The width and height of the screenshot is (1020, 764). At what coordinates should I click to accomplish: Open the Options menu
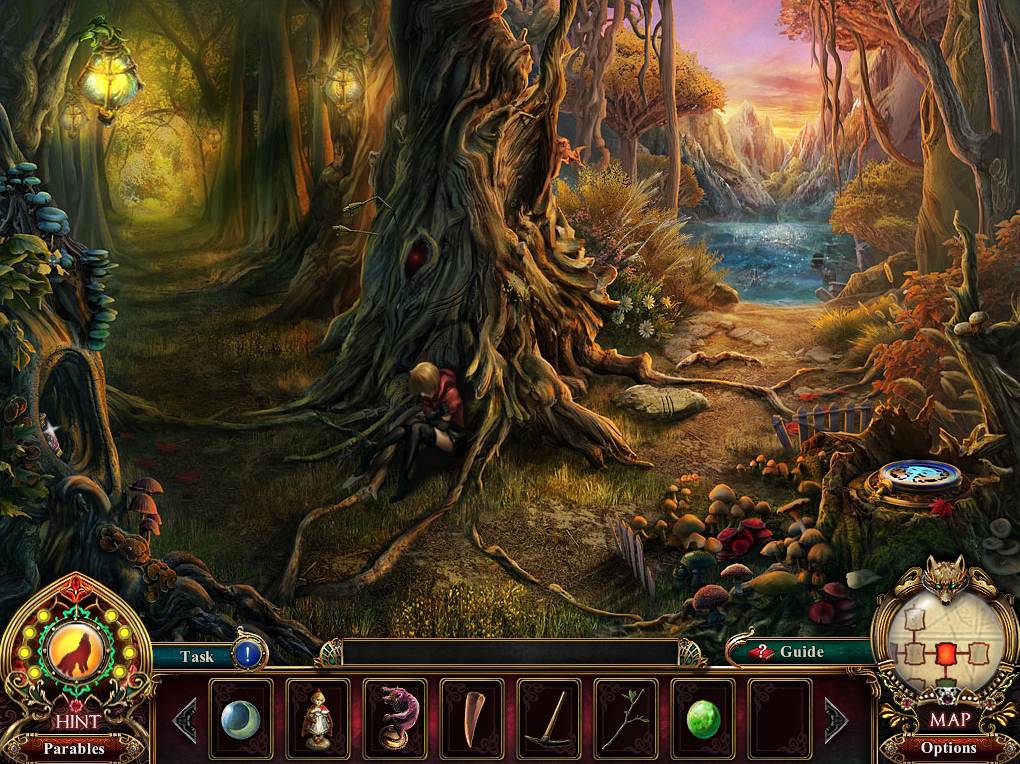pos(948,747)
